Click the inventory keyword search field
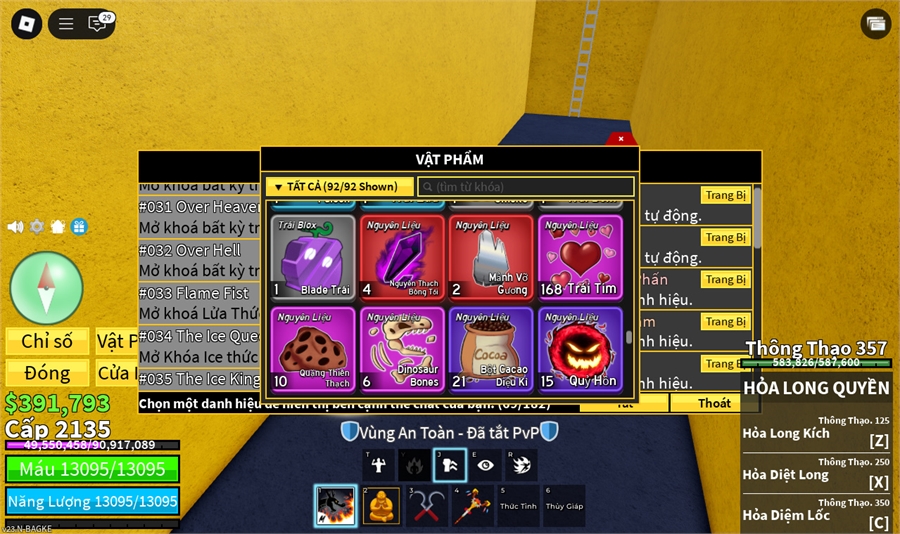The image size is (900, 534). 526,187
